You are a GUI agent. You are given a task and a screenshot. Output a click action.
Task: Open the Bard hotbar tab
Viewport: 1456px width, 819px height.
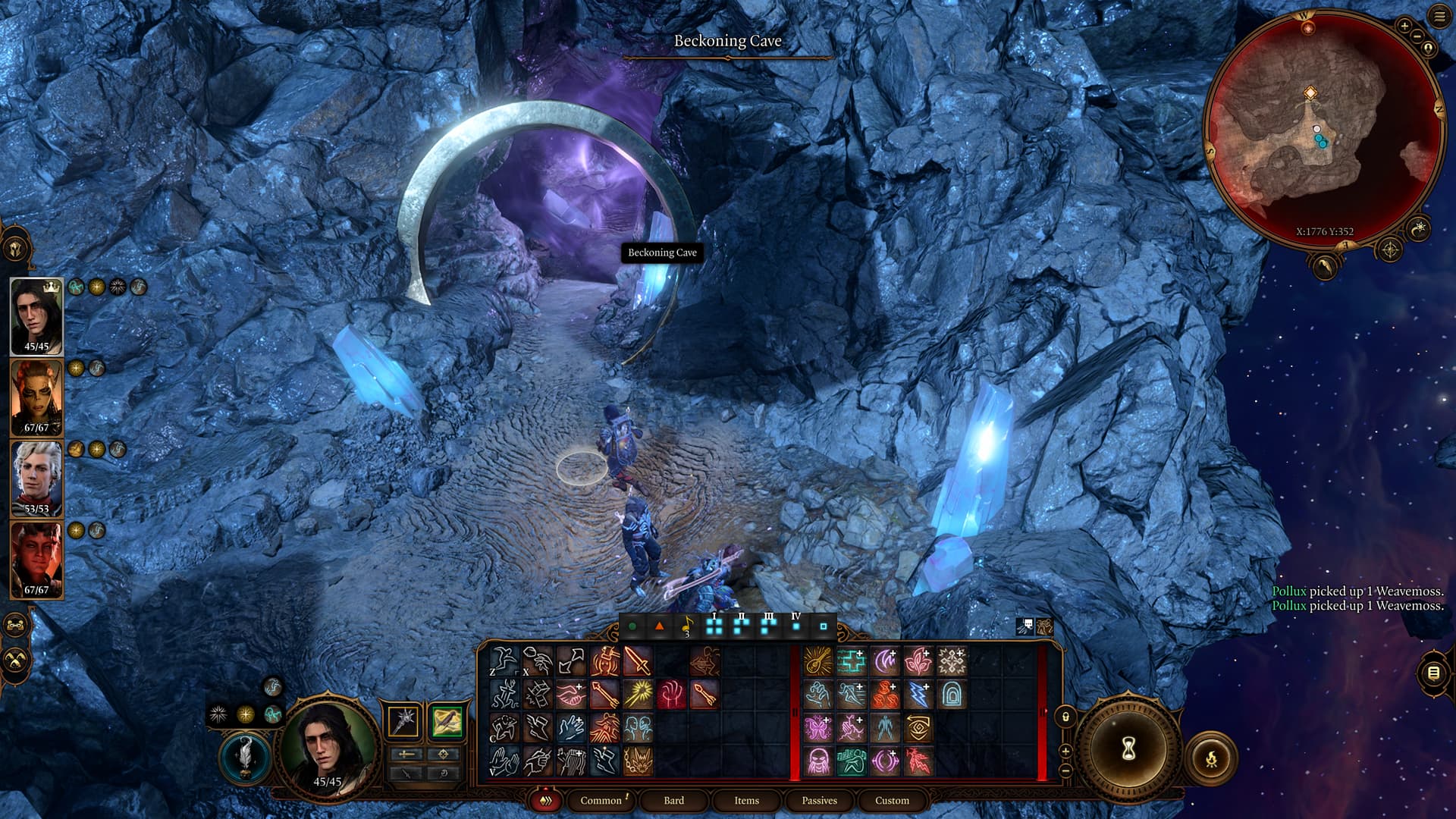(x=673, y=800)
